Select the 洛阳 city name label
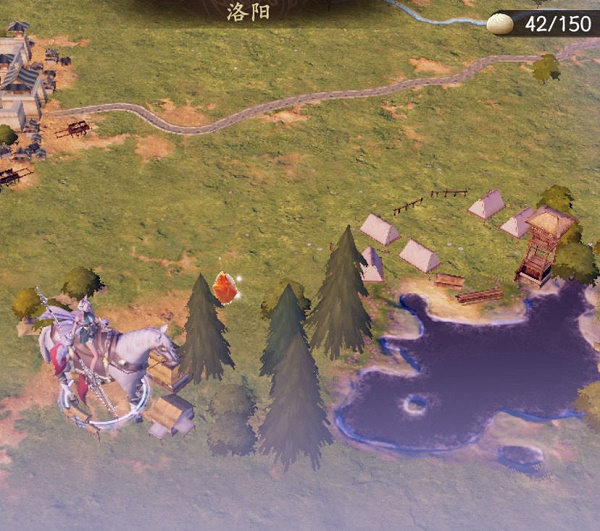This screenshot has width=600, height=531. 244,13
